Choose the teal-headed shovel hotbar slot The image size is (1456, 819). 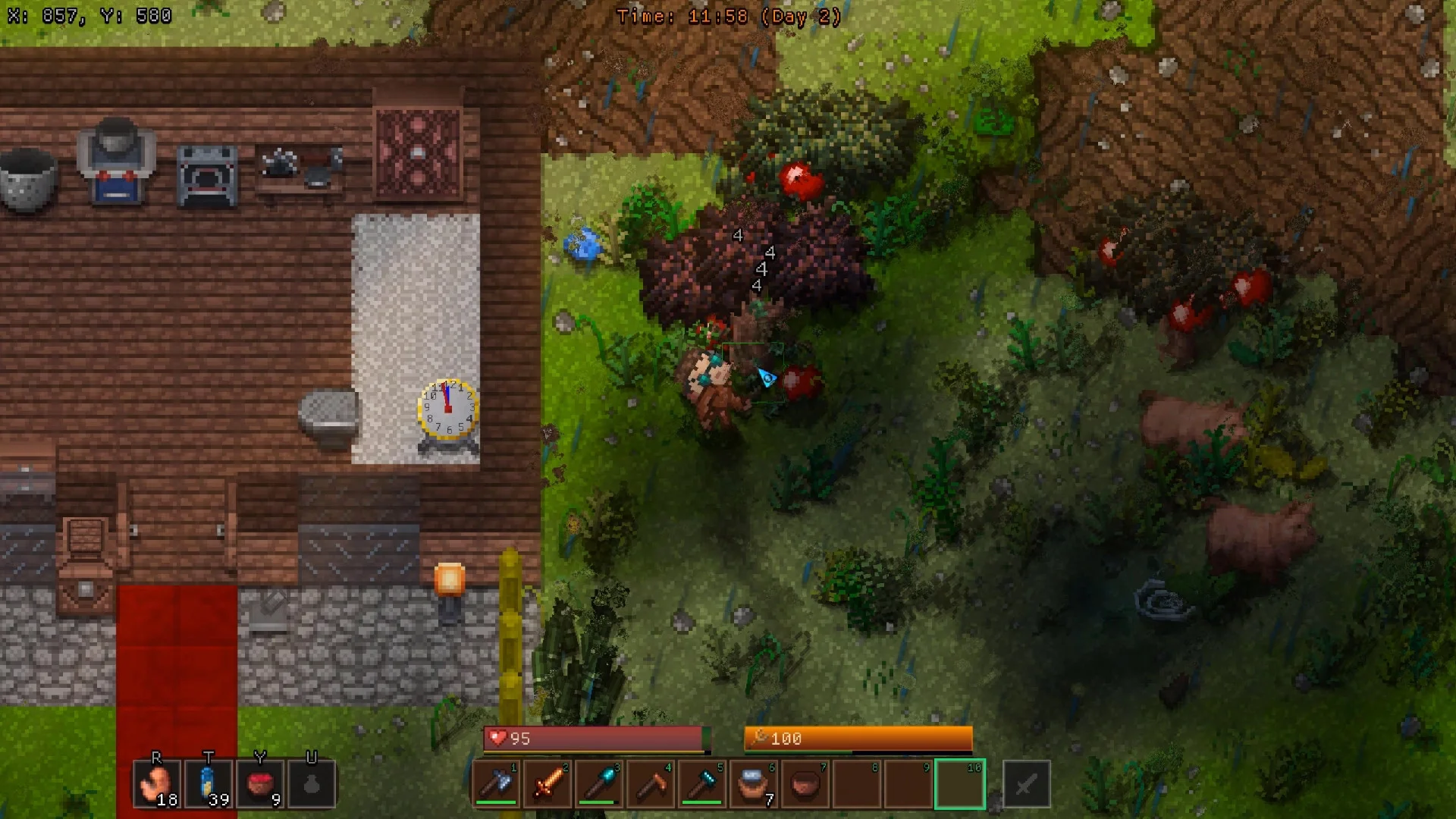pyautogui.click(x=600, y=784)
